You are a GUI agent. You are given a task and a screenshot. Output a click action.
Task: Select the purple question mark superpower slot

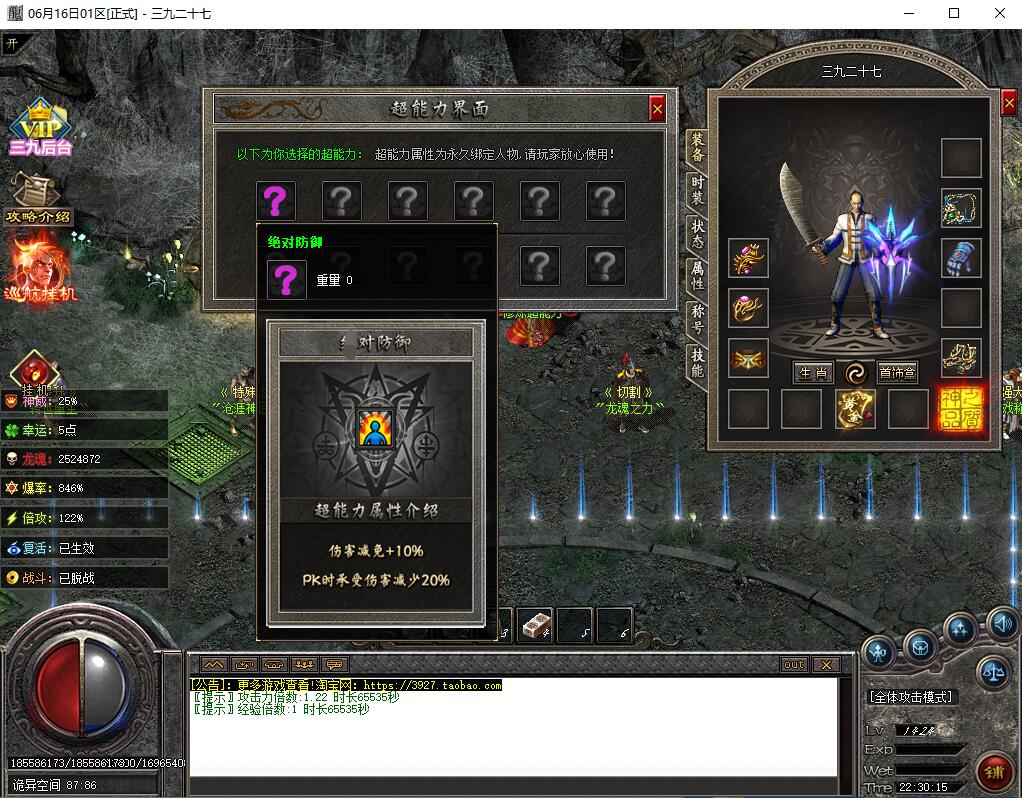[x=275, y=201]
